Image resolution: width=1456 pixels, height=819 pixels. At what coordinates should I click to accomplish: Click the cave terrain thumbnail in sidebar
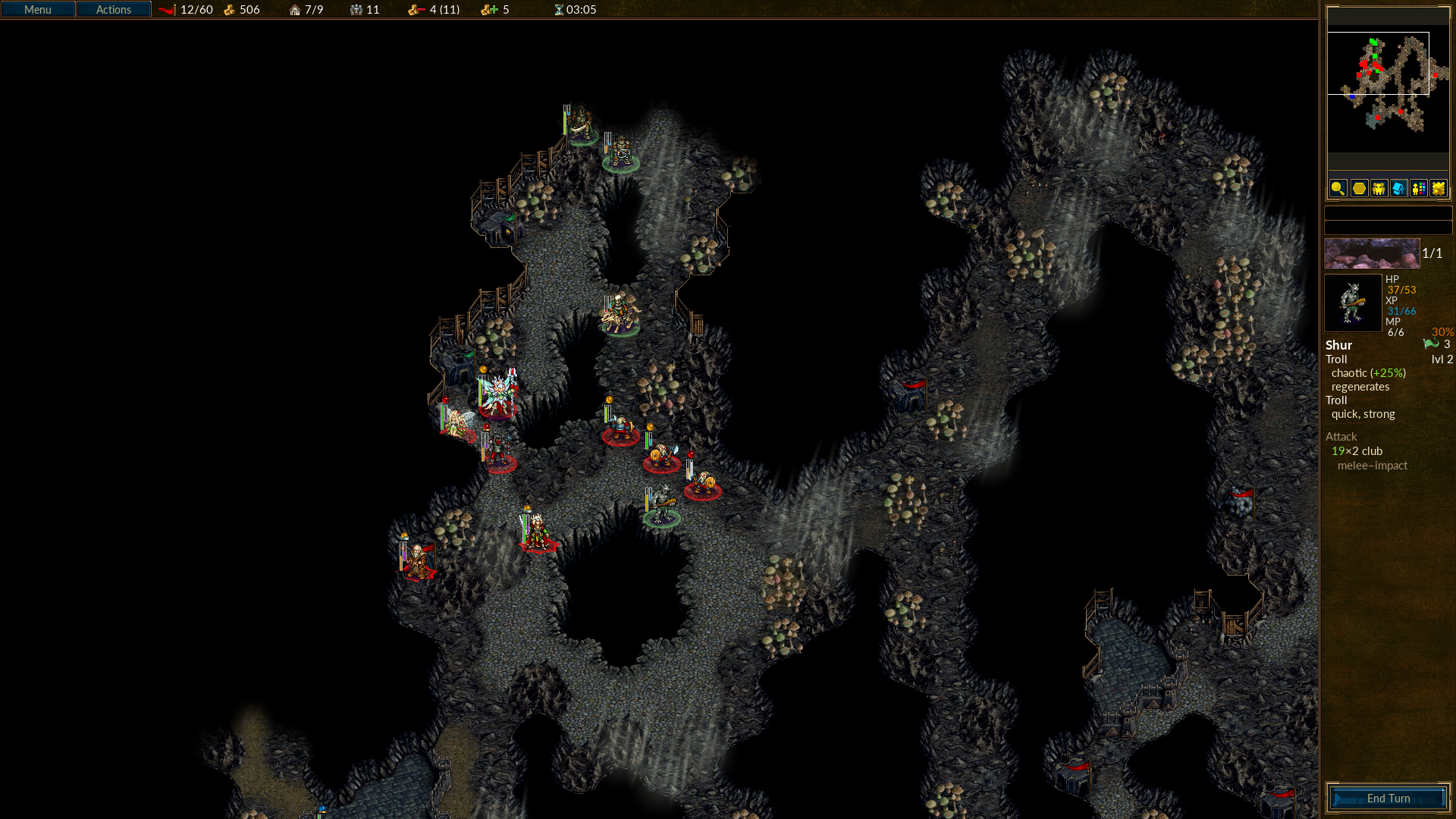pyautogui.click(x=1372, y=254)
